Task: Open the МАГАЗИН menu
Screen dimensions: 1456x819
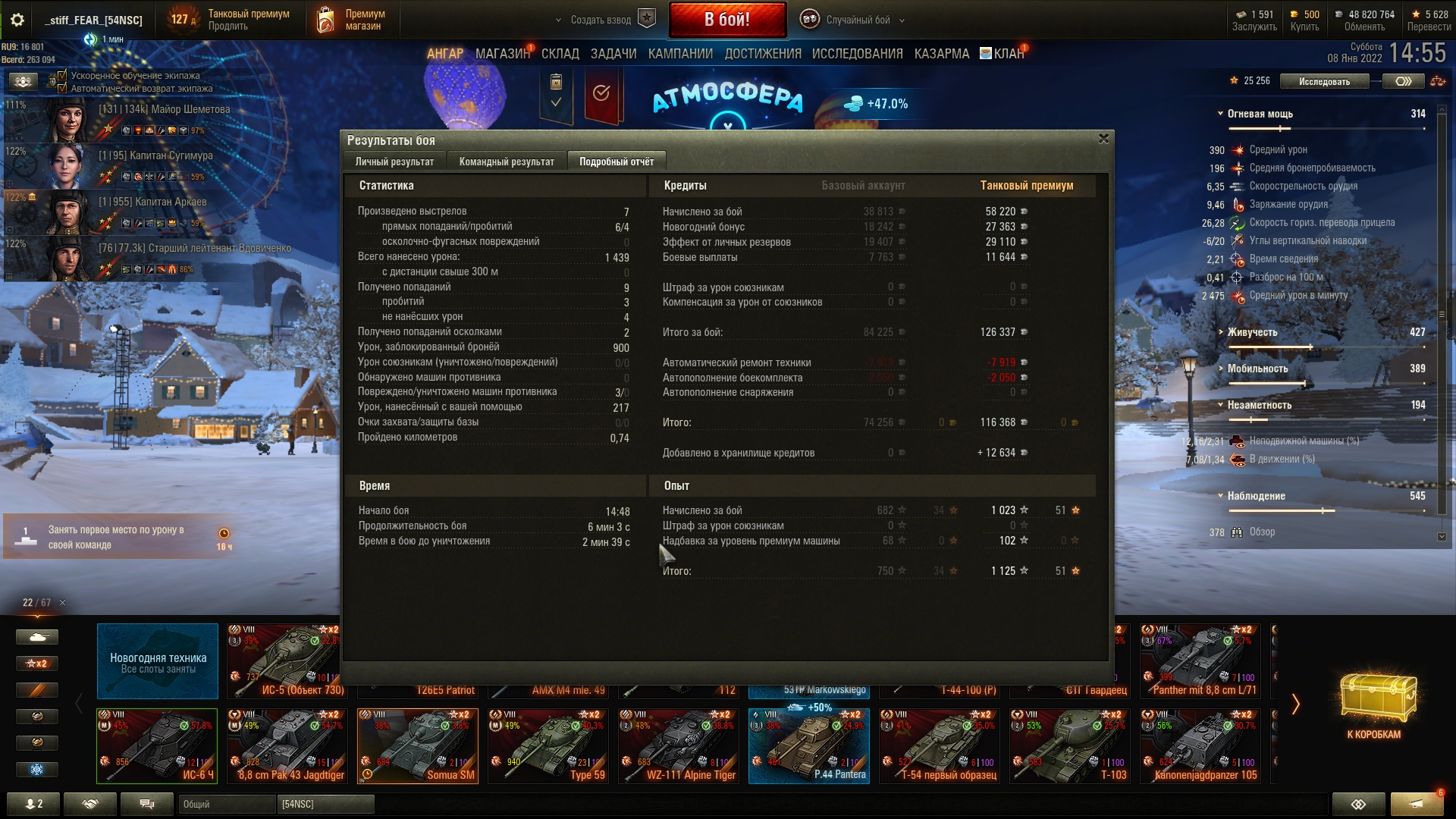Action: [x=502, y=54]
